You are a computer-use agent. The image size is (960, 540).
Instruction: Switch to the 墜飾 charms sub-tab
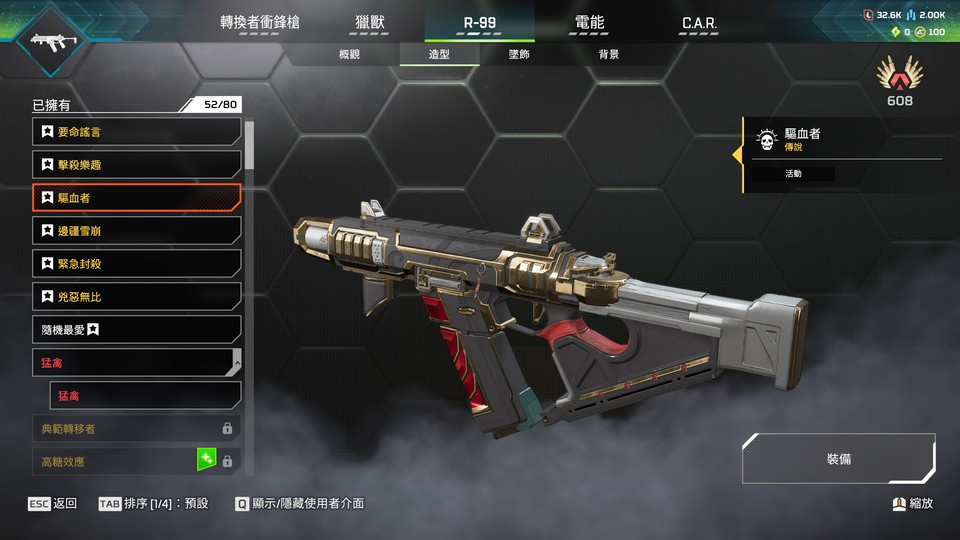[x=519, y=54]
